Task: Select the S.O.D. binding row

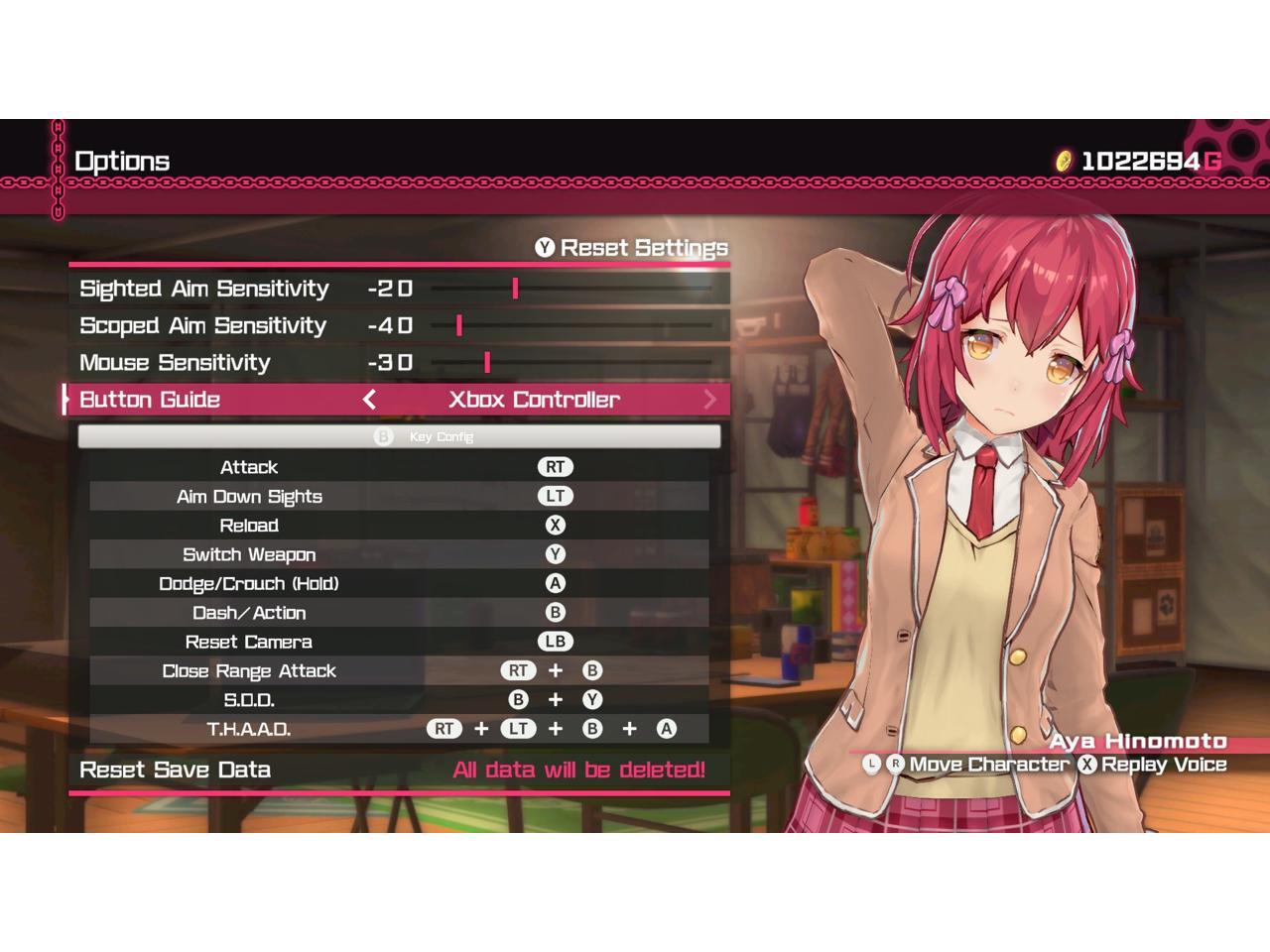Action: (x=399, y=700)
